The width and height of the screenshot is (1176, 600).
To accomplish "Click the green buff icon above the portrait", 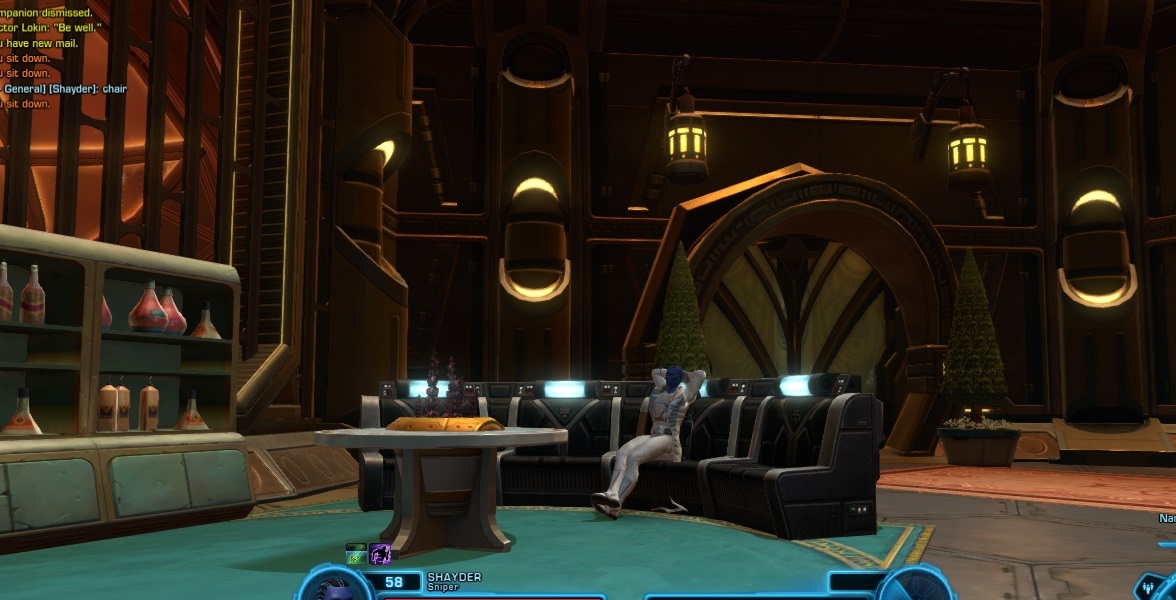I will (x=356, y=554).
